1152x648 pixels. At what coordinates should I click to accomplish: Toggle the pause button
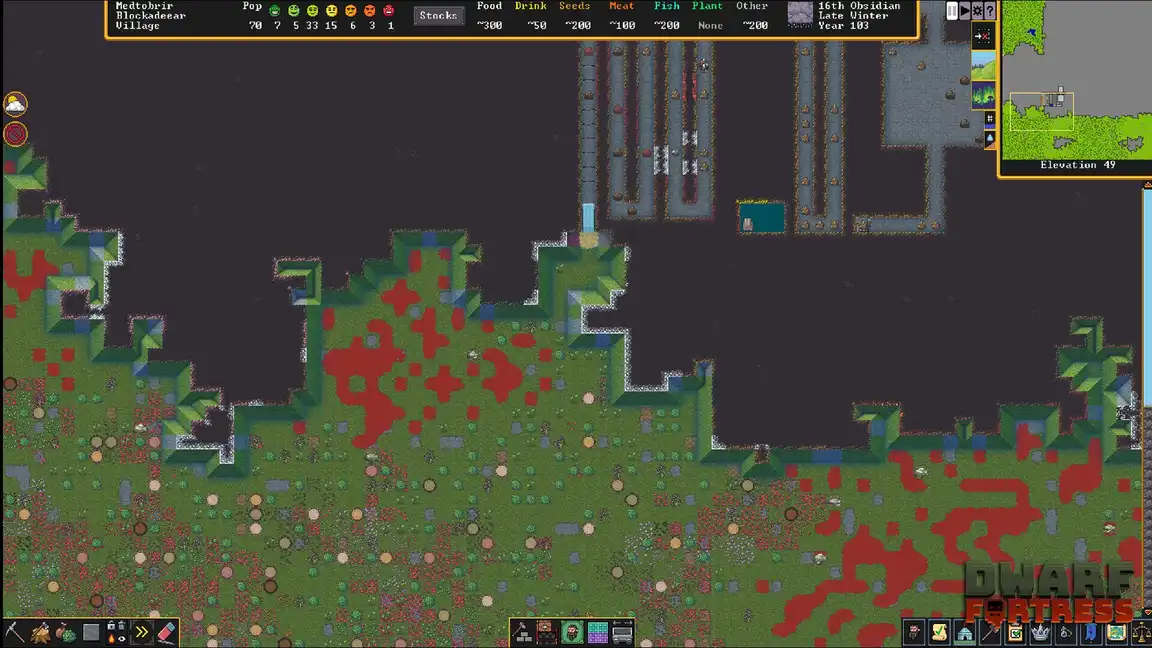pyautogui.click(x=952, y=11)
